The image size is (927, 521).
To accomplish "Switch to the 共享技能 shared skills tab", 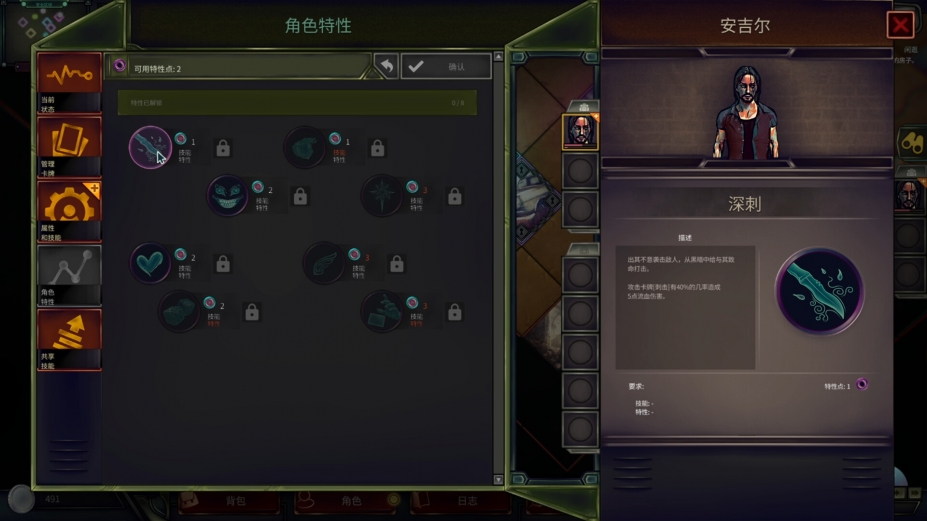I will pos(69,339).
